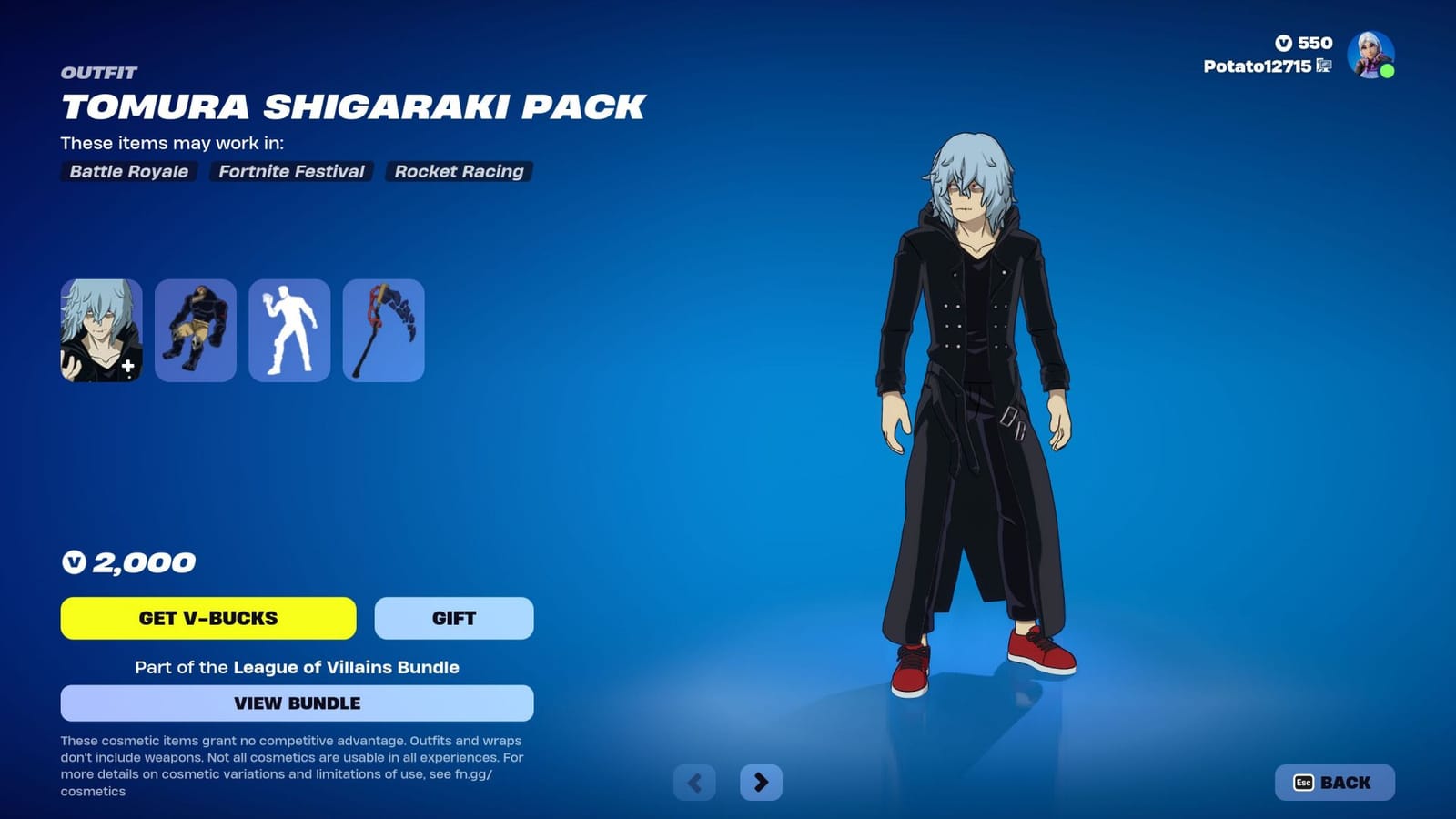Click the pickaxe harvesting tool icon
The width and height of the screenshot is (1456, 819).
click(x=383, y=329)
